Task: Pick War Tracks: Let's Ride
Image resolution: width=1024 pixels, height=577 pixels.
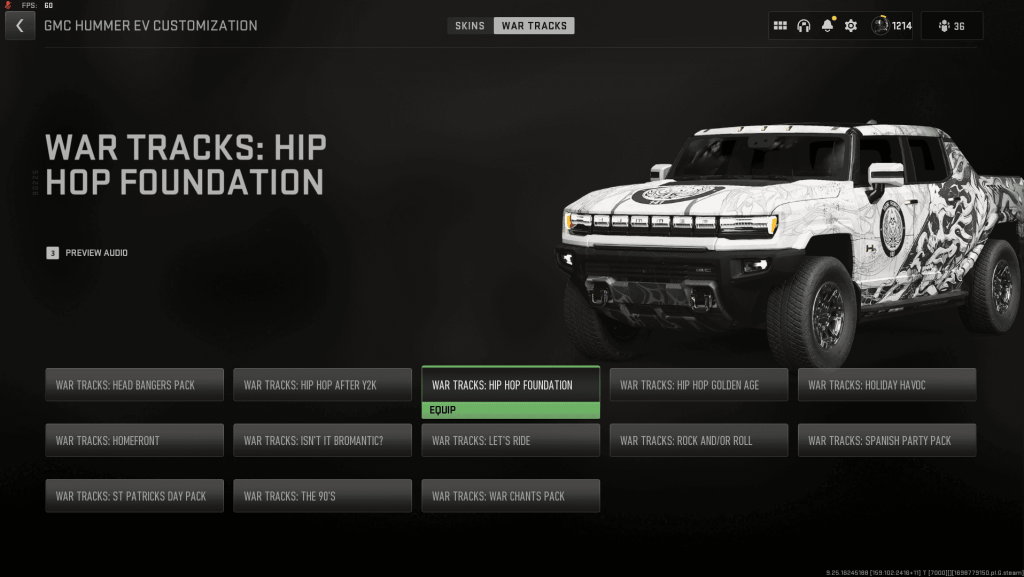Action: tap(510, 440)
